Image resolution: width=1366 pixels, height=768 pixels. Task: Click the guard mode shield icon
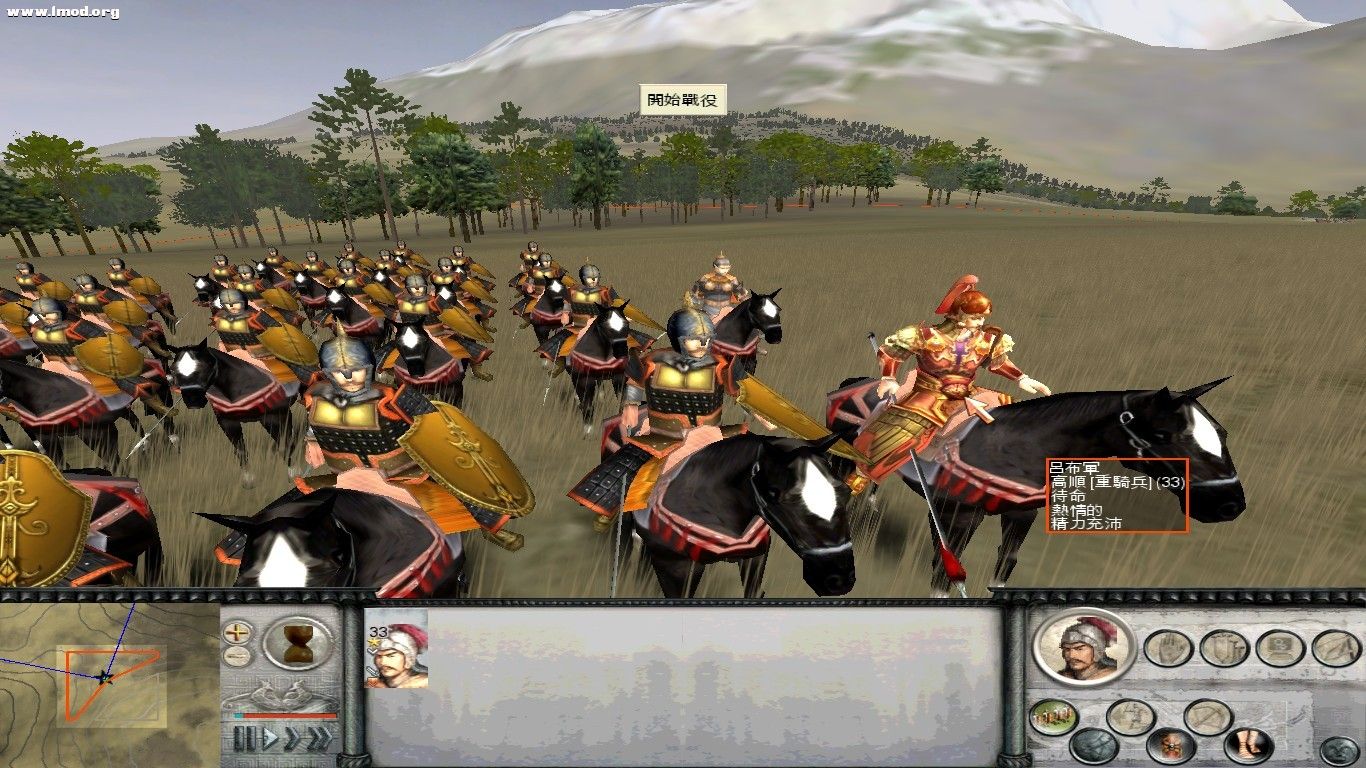tap(1222, 648)
